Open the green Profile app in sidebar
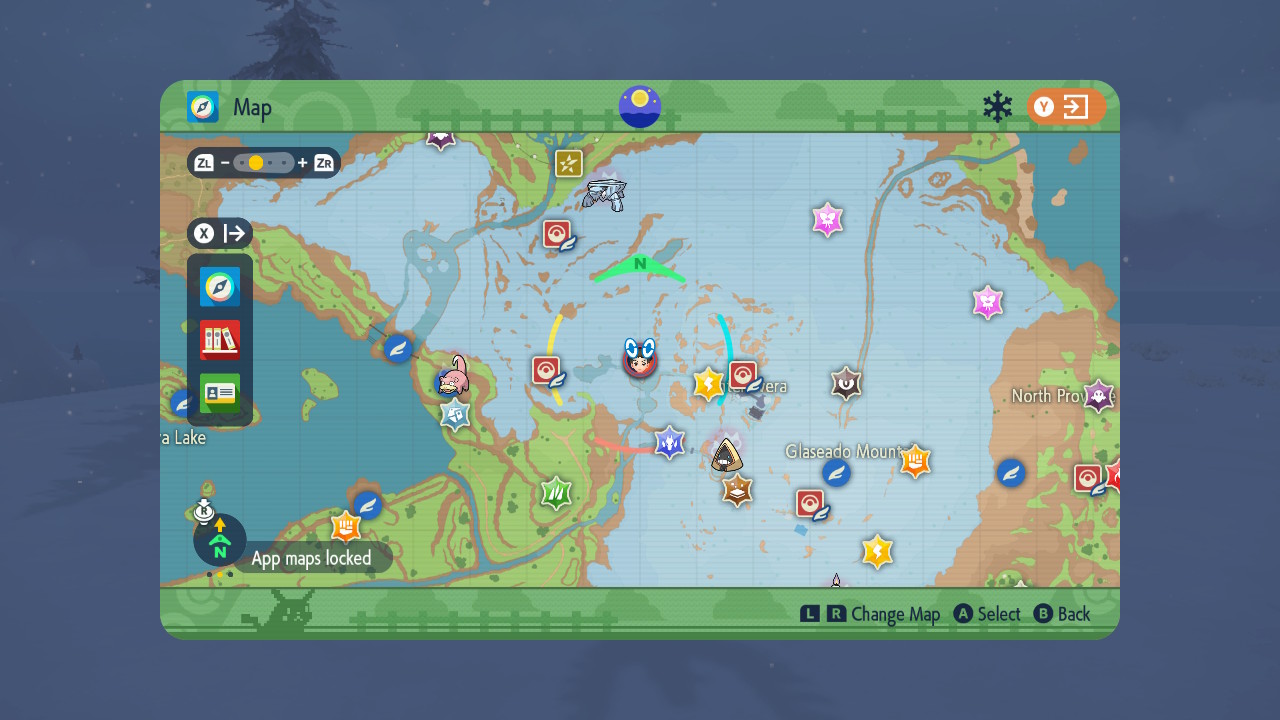Image resolution: width=1280 pixels, height=720 pixels. [219, 393]
